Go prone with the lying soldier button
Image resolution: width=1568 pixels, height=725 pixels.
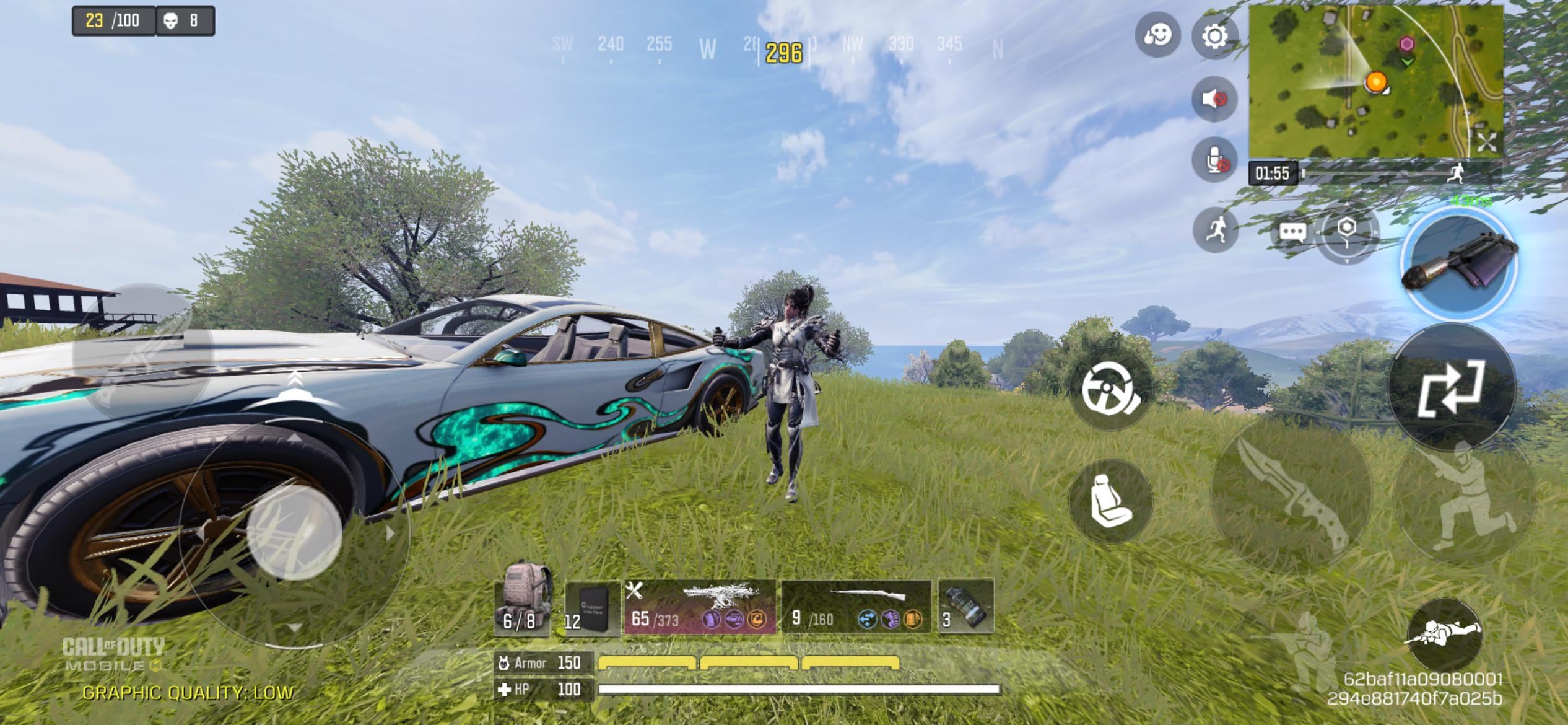1444,635
